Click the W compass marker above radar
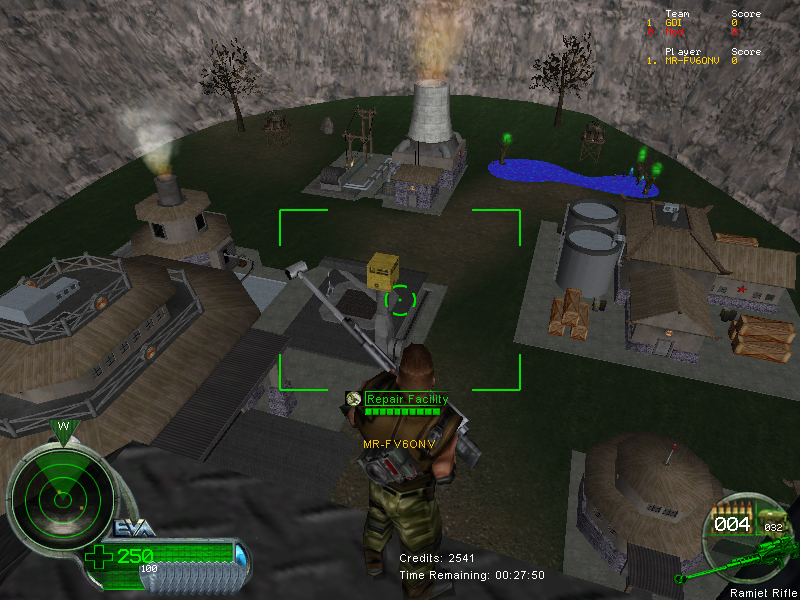Viewport: 800px width, 600px height. pos(63,427)
